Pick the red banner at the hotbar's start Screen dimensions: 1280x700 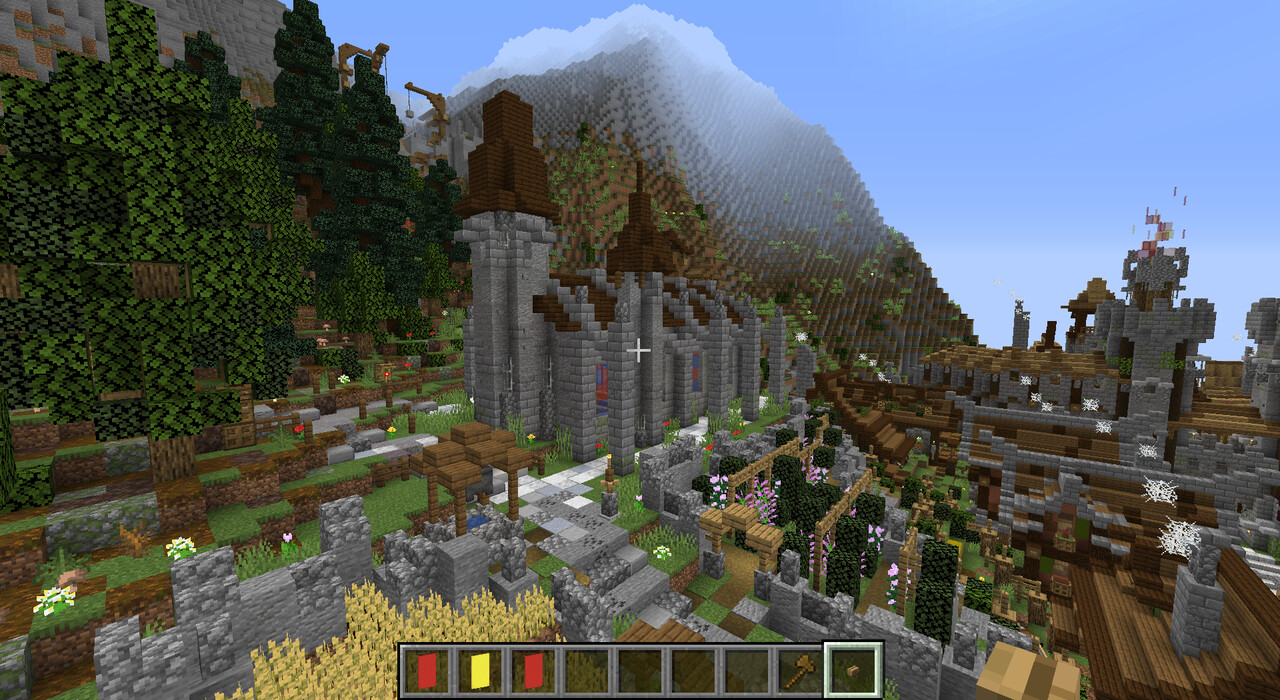(x=426, y=670)
